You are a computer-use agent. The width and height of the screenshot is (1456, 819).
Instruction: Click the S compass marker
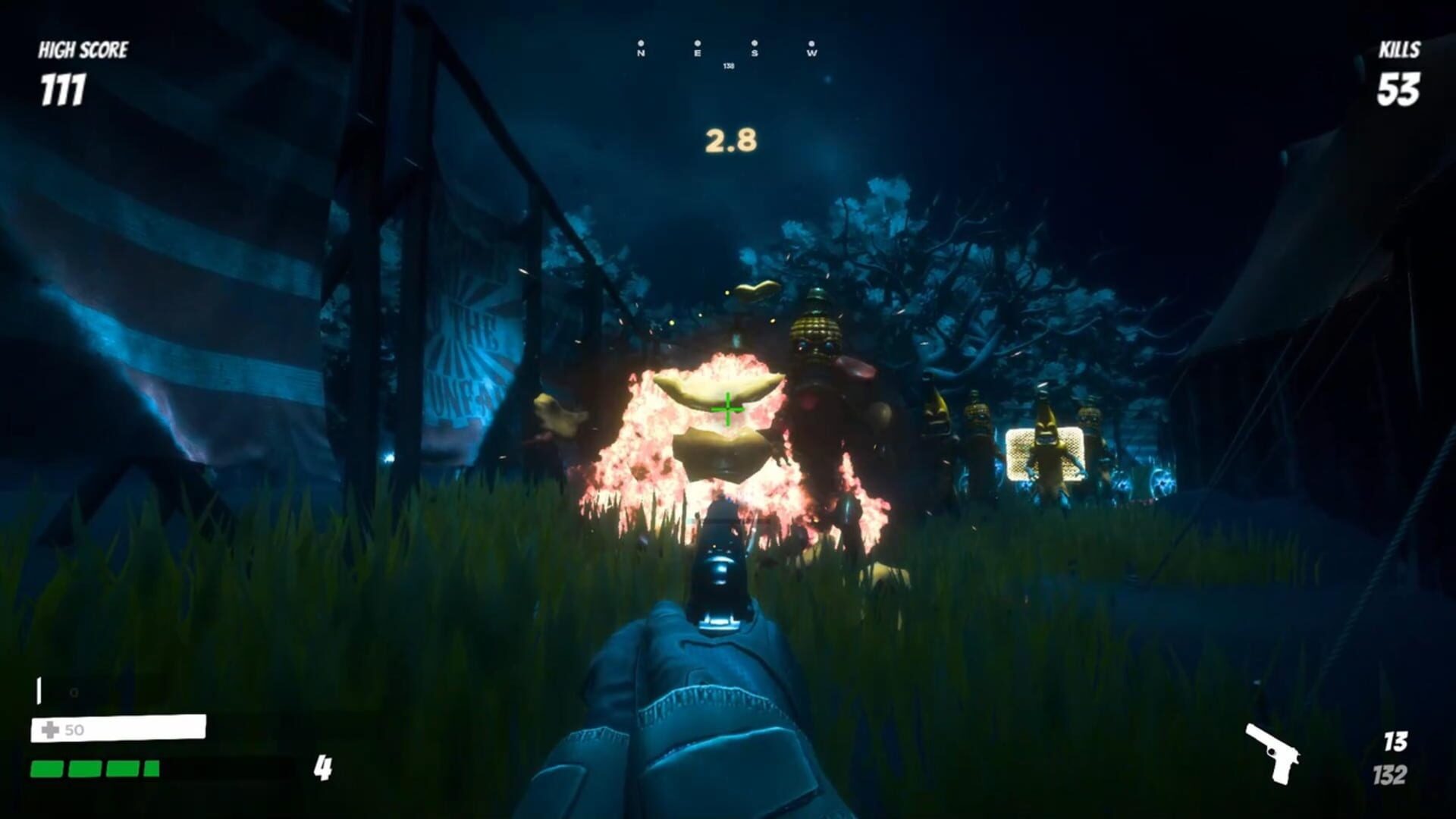pyautogui.click(x=755, y=52)
